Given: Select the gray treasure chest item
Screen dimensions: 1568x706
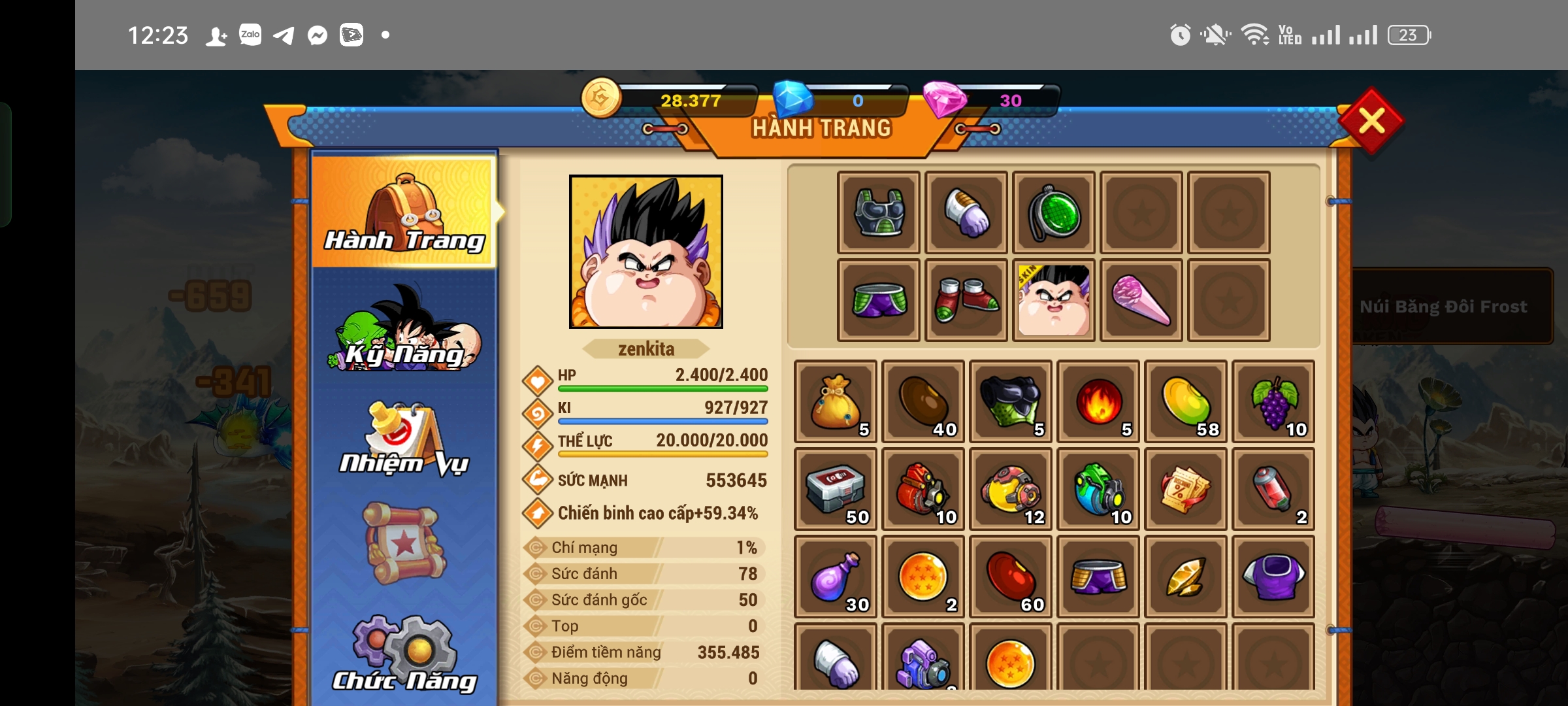Looking at the screenshot, I should 836,489.
